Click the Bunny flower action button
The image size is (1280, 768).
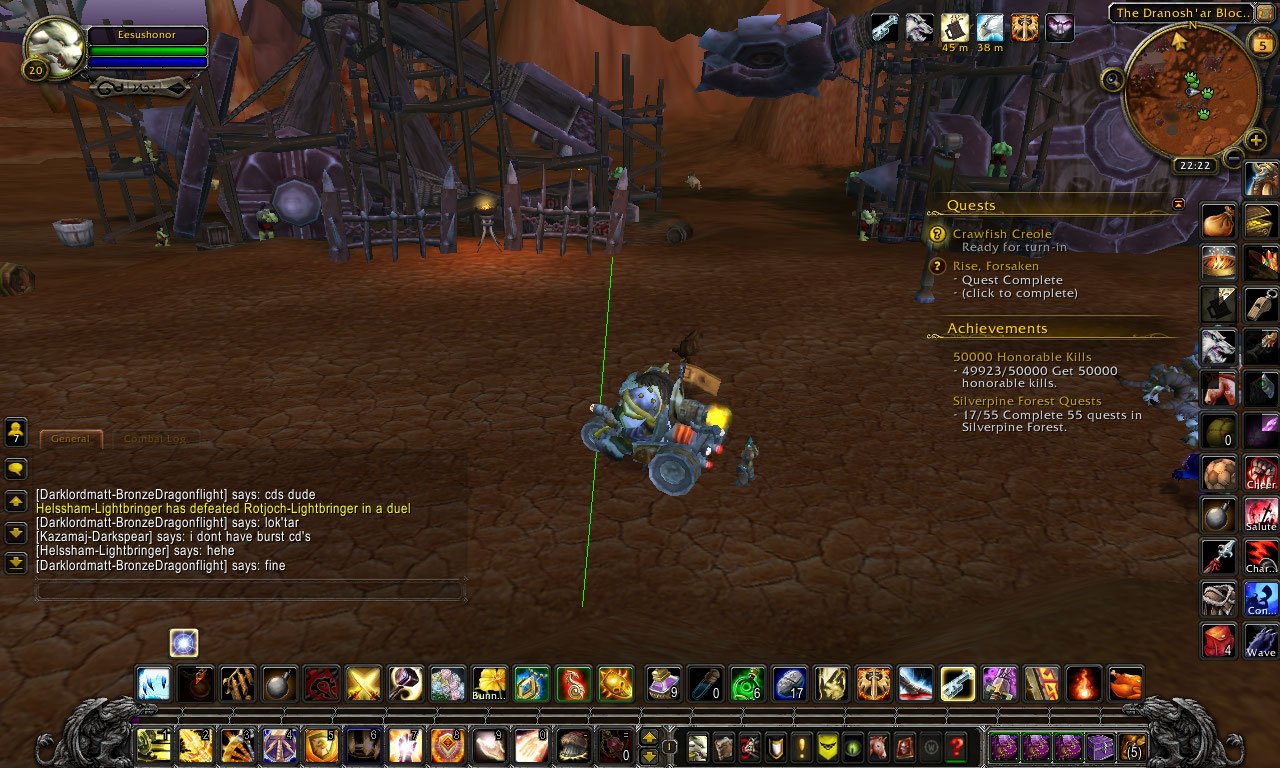click(490, 684)
